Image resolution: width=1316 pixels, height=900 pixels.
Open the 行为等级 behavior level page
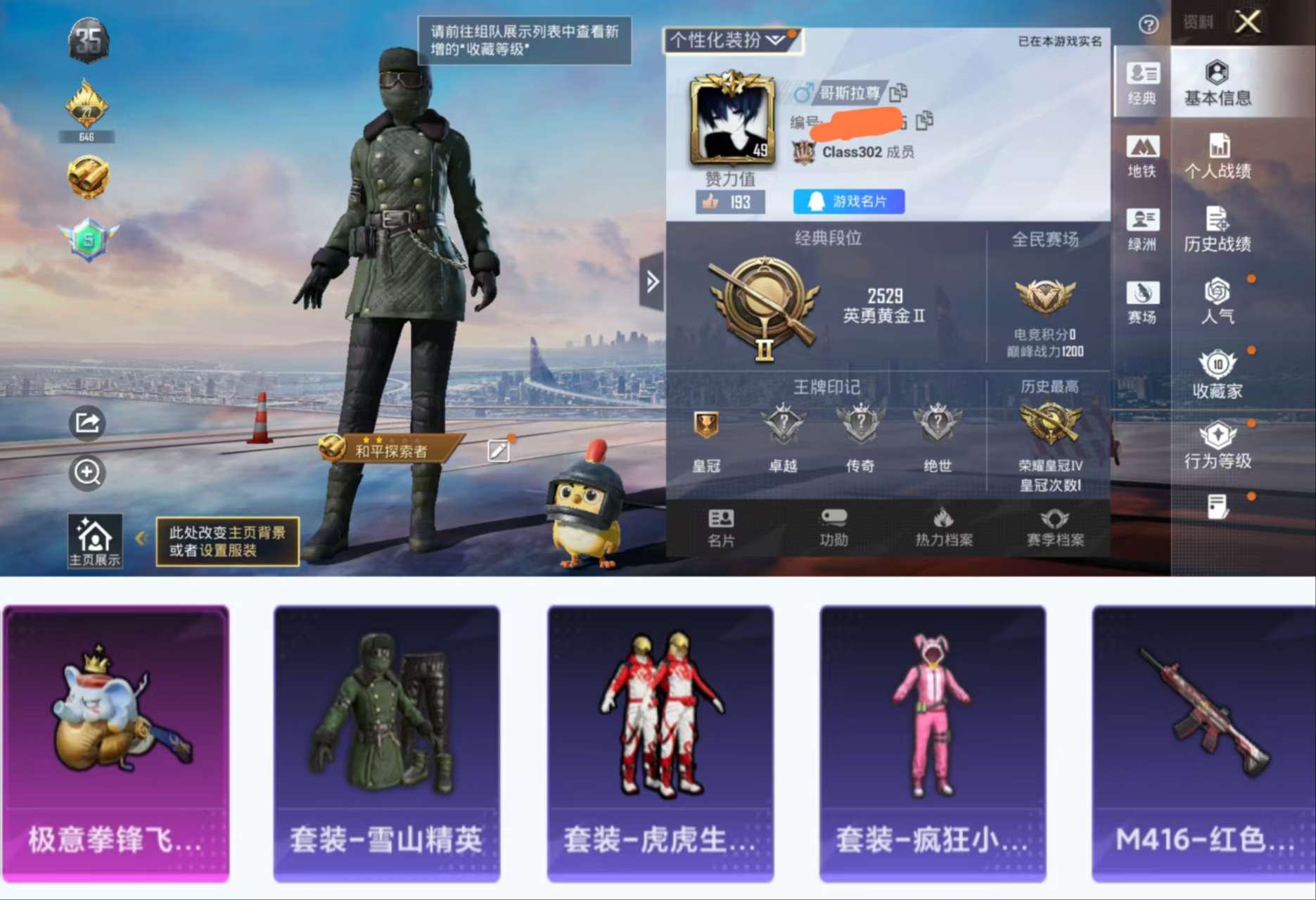[x=1219, y=448]
